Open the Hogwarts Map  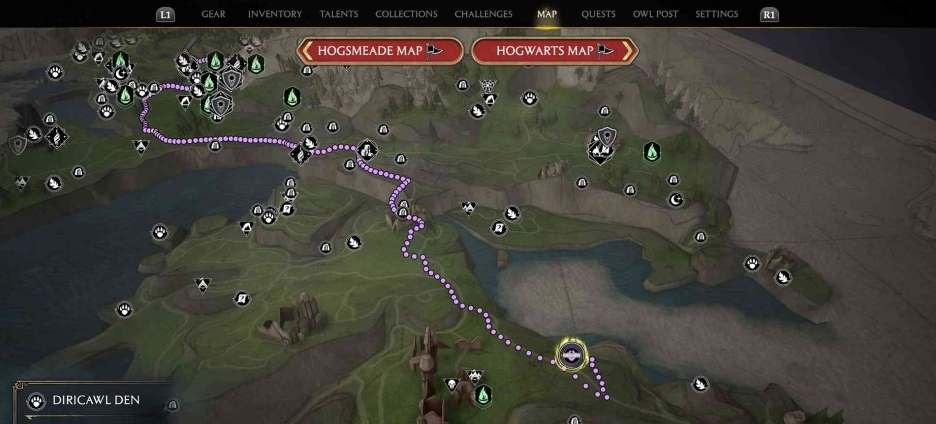coord(553,50)
